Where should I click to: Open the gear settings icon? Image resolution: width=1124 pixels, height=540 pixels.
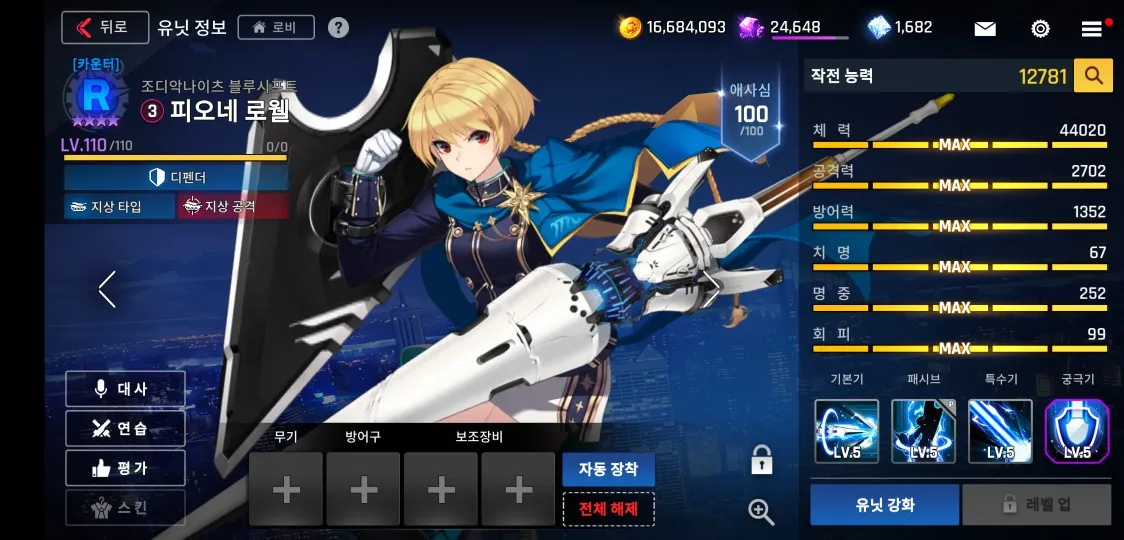[x=1040, y=28]
